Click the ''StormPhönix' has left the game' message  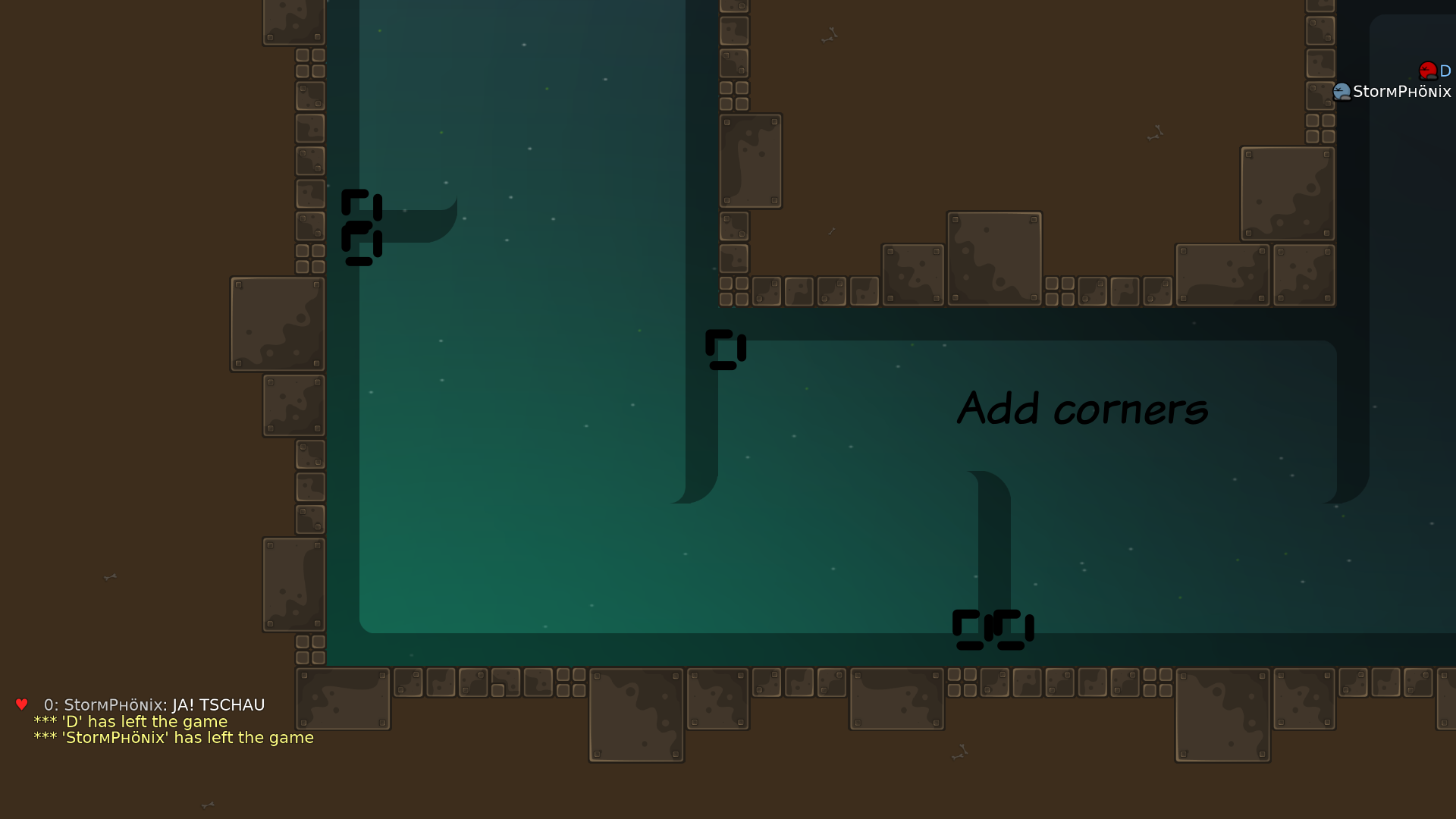pos(173,737)
